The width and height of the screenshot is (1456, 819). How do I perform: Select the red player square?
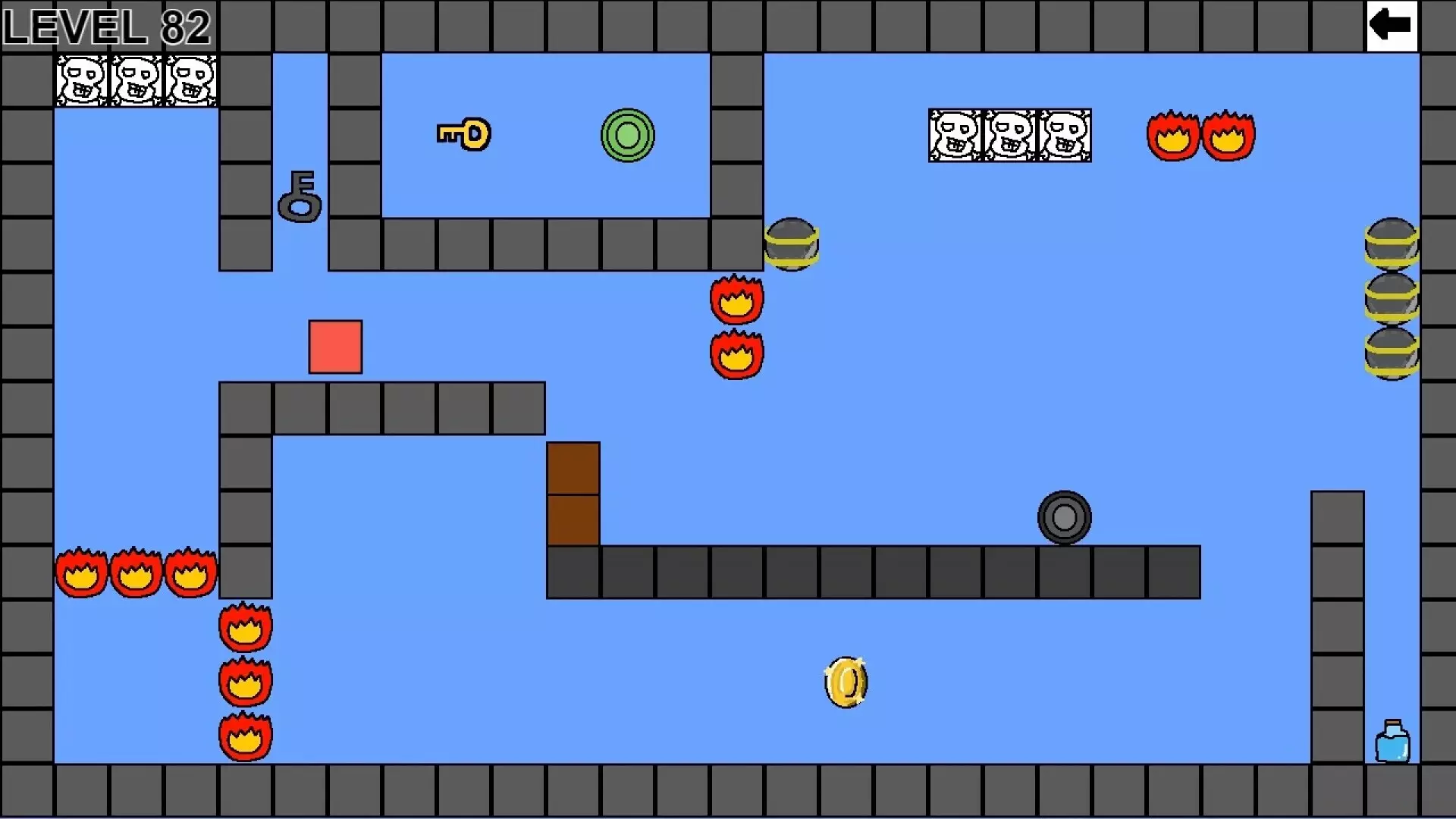tap(336, 347)
